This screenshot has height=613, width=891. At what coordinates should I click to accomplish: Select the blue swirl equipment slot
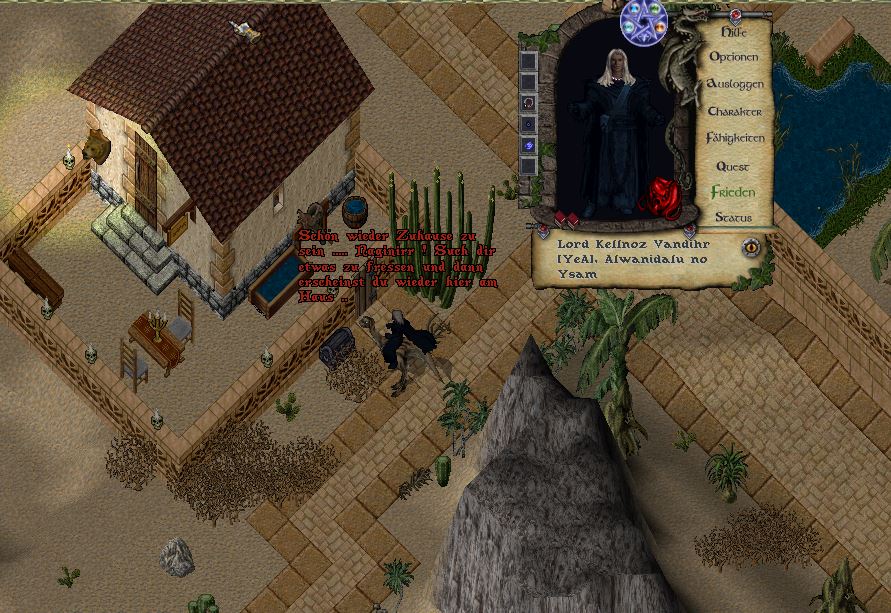(529, 145)
